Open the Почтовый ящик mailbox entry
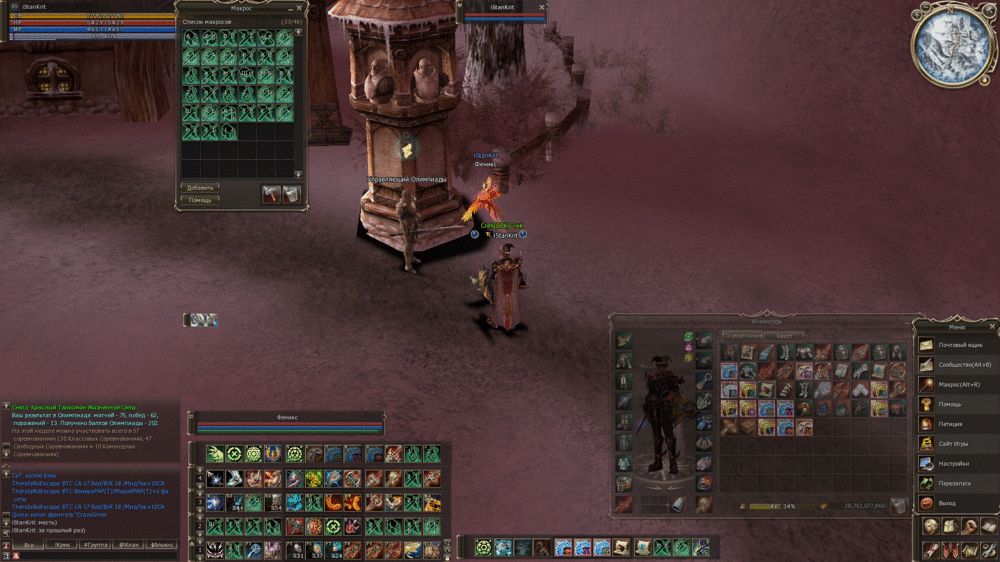 pyautogui.click(x=953, y=345)
